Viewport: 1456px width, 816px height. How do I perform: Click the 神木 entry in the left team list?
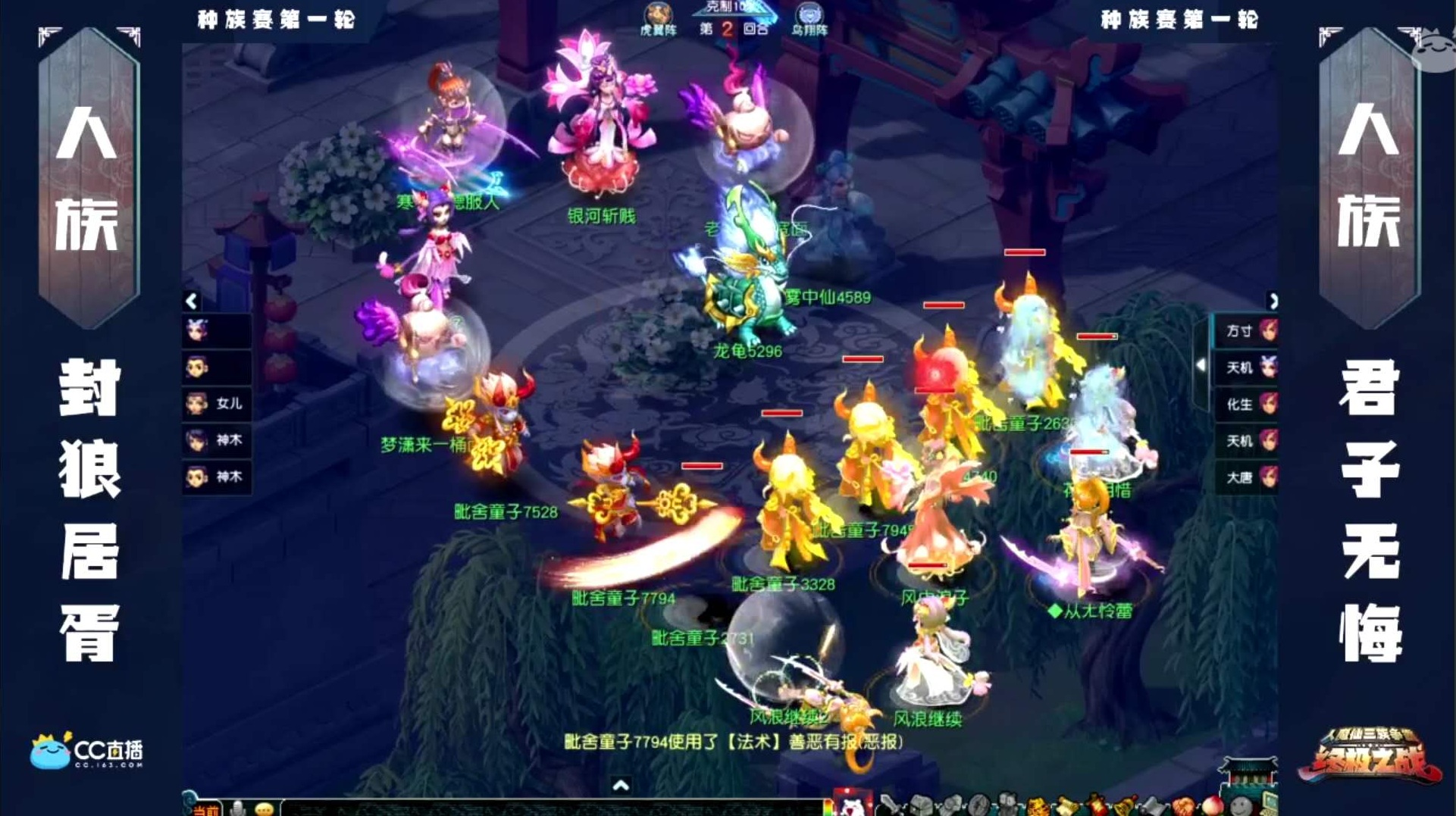pyautogui.click(x=216, y=441)
